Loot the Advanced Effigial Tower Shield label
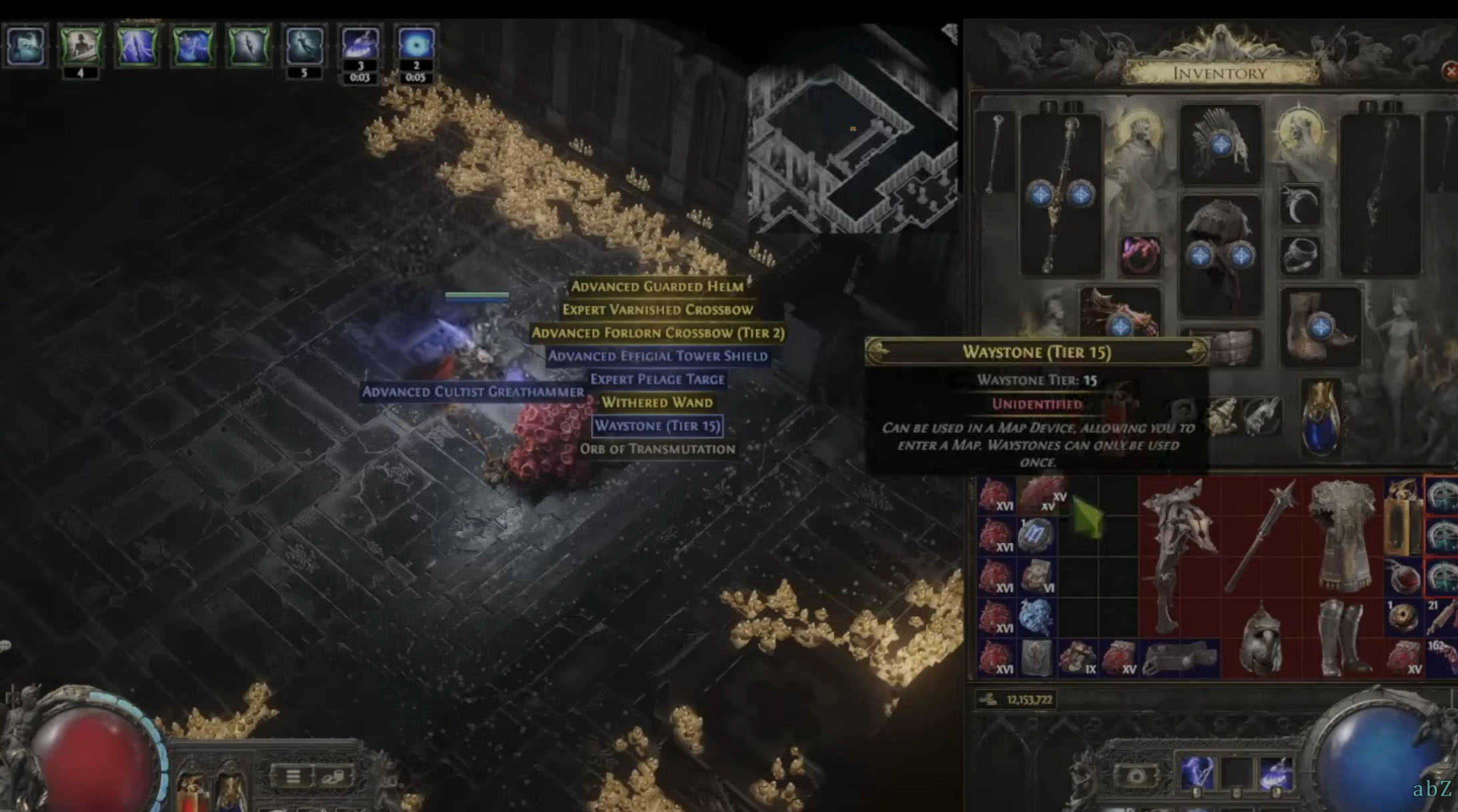 (657, 356)
